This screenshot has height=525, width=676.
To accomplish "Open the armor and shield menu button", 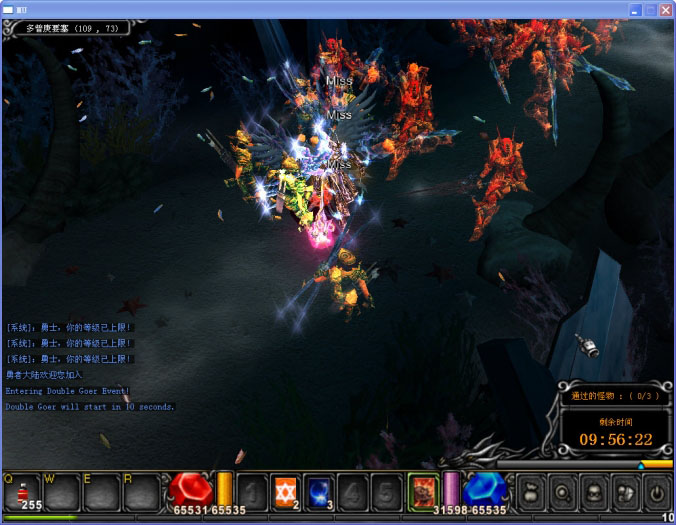I will [625, 492].
